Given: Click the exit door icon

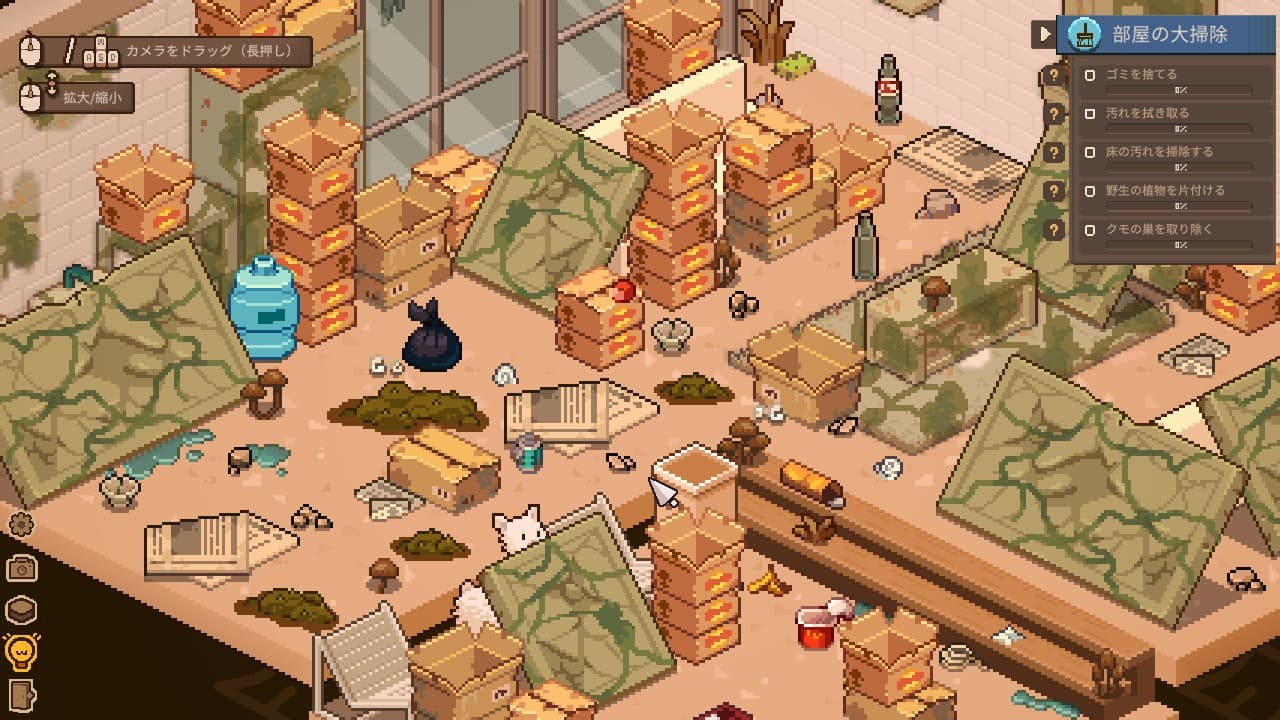Looking at the screenshot, I should tap(21, 694).
